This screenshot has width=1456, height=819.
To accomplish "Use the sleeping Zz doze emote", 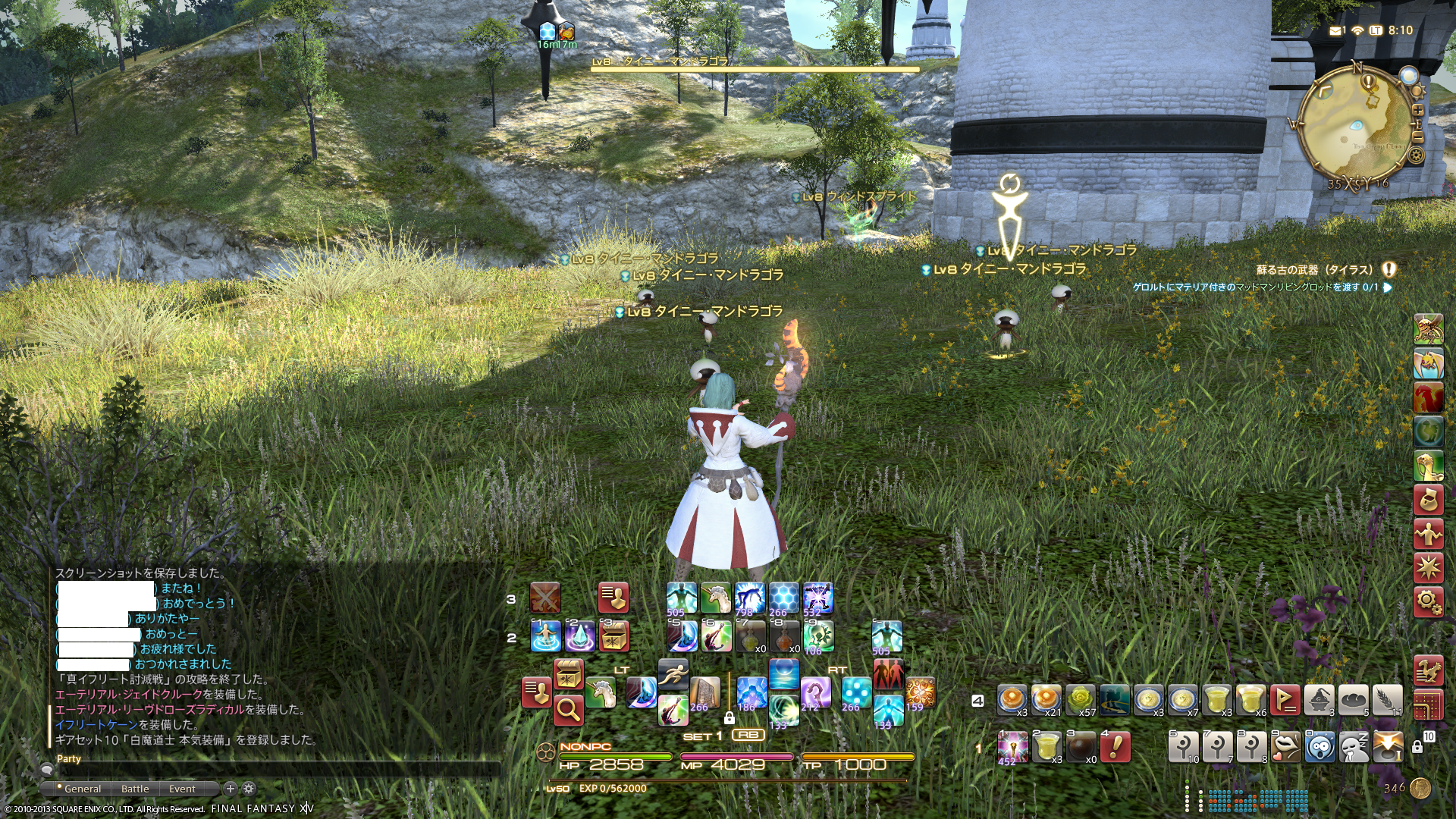I will coord(1354,747).
